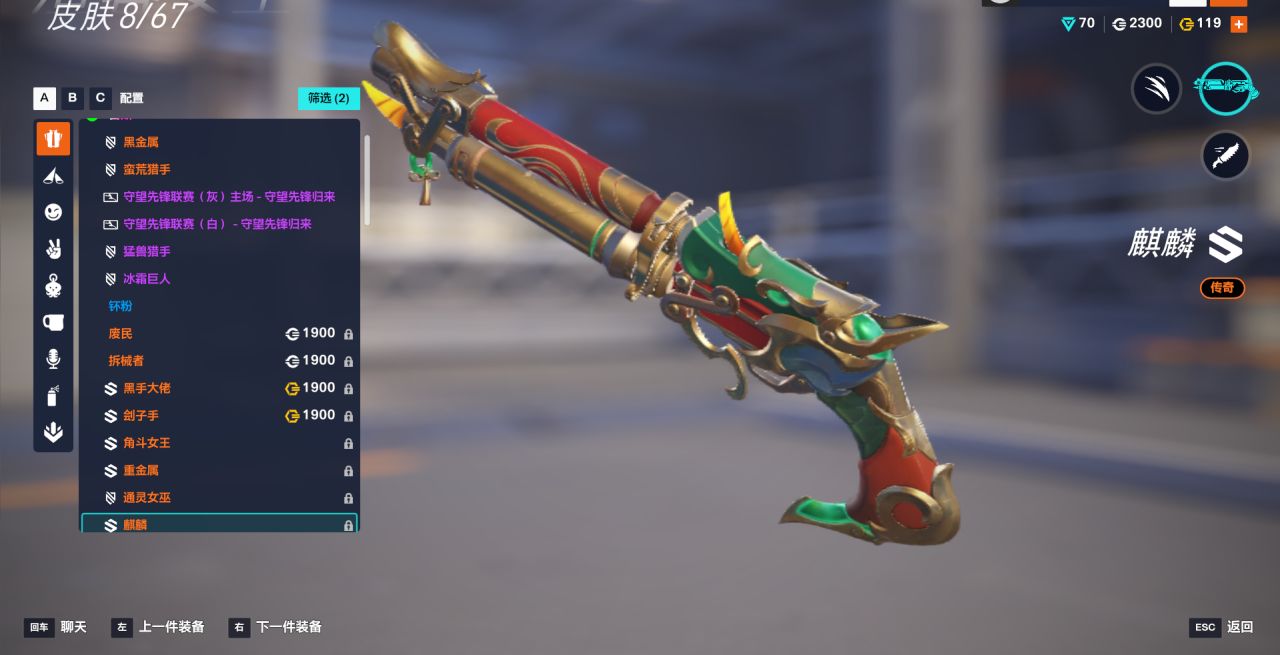
Task: Open the spray can category
Action: (x=53, y=396)
